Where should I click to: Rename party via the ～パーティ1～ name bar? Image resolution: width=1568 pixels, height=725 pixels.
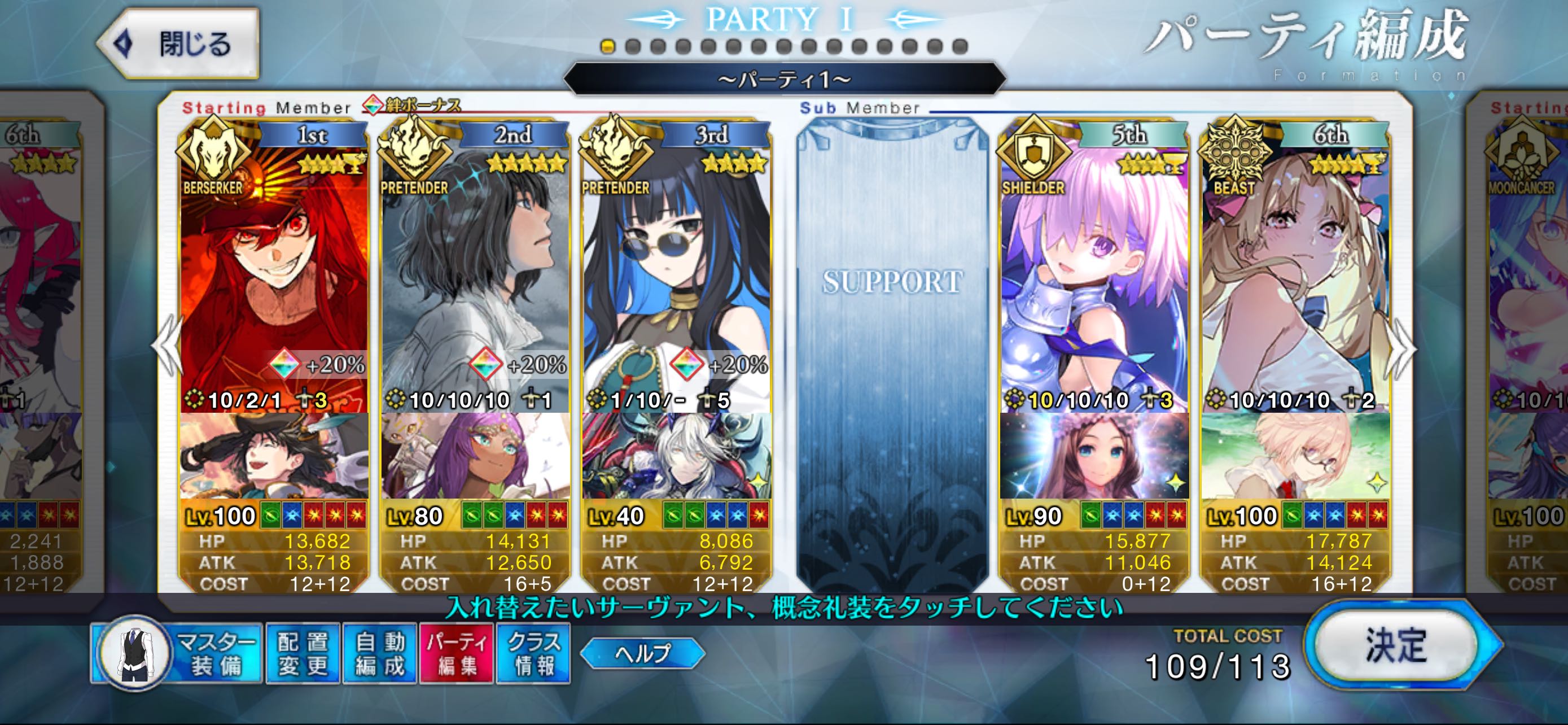pos(784,79)
